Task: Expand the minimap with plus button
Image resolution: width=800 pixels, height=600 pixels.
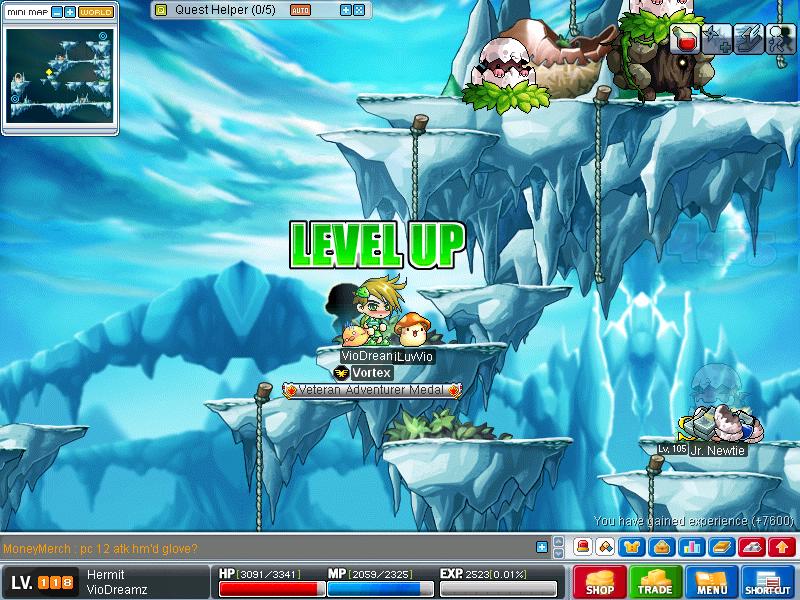Action: 70,12
